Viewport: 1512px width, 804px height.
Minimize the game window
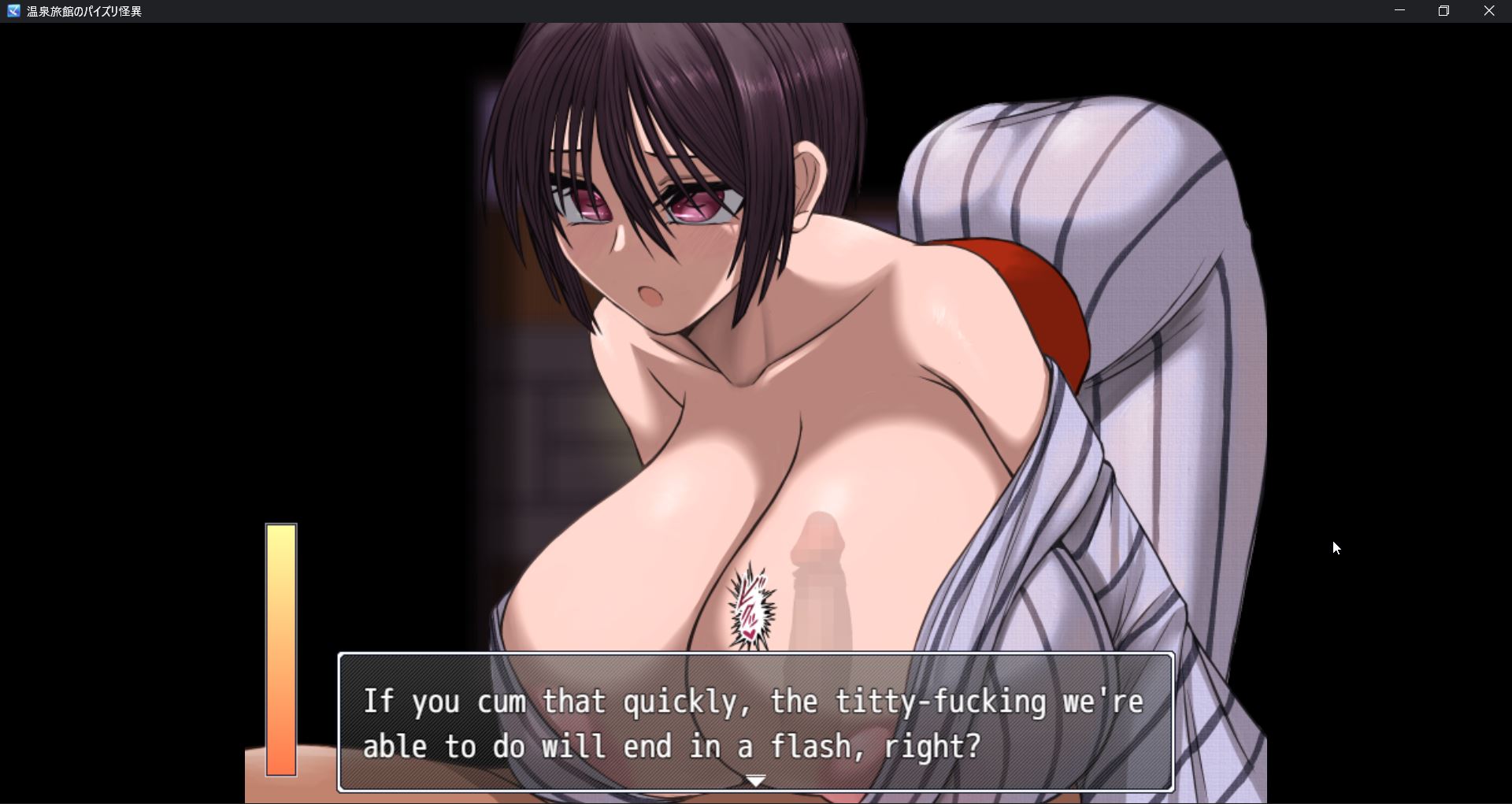[x=1399, y=11]
